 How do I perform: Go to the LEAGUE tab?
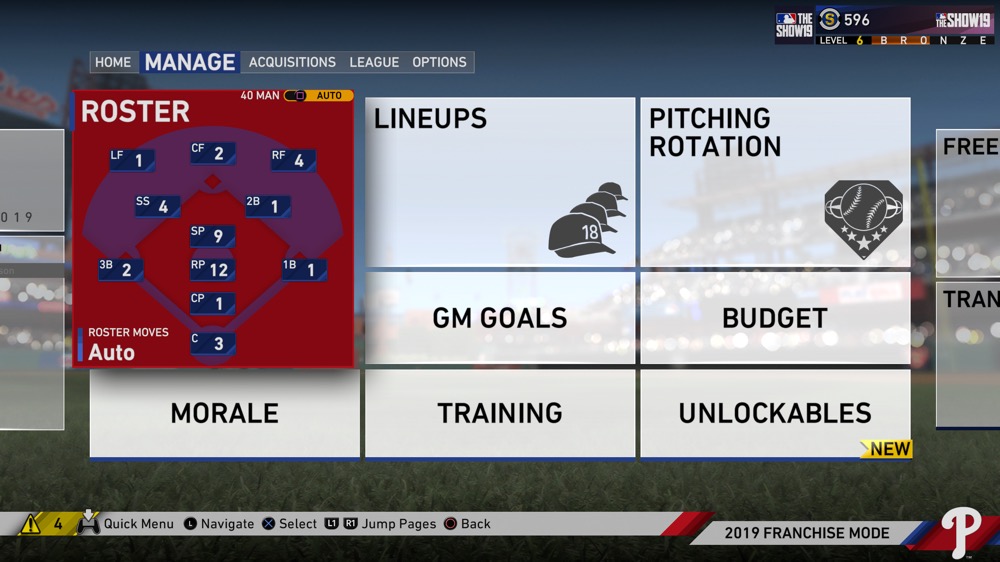[374, 62]
